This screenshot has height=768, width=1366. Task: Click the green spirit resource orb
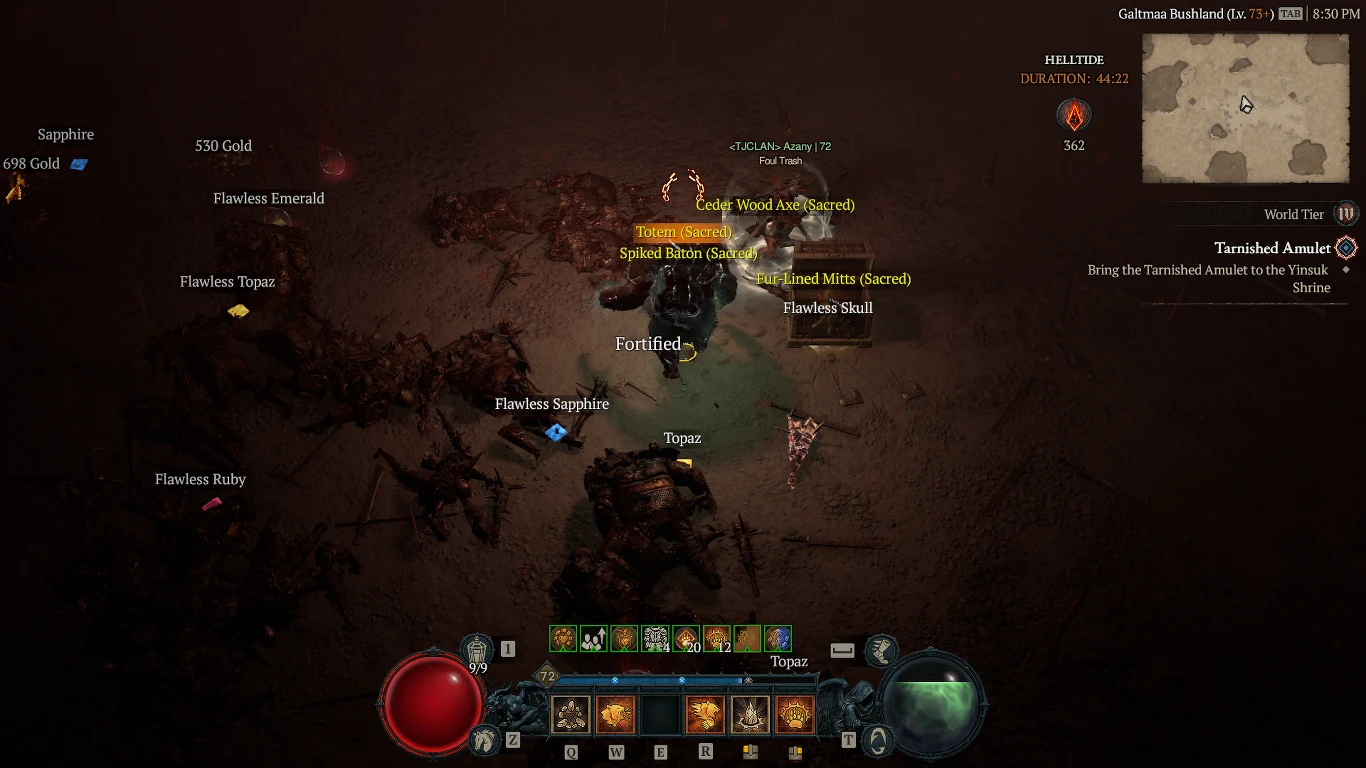coord(932,703)
